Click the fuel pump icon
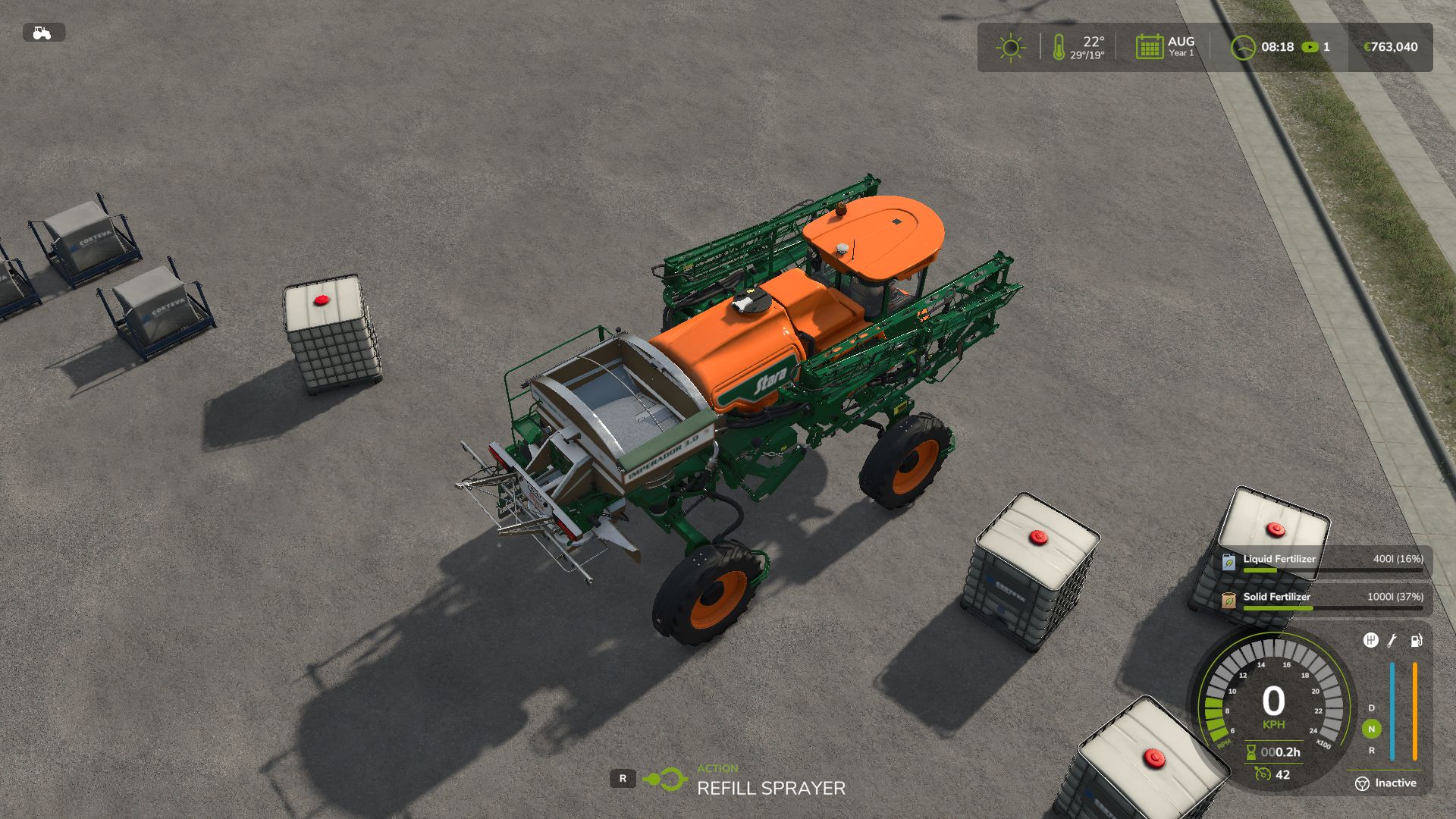 1416,641
